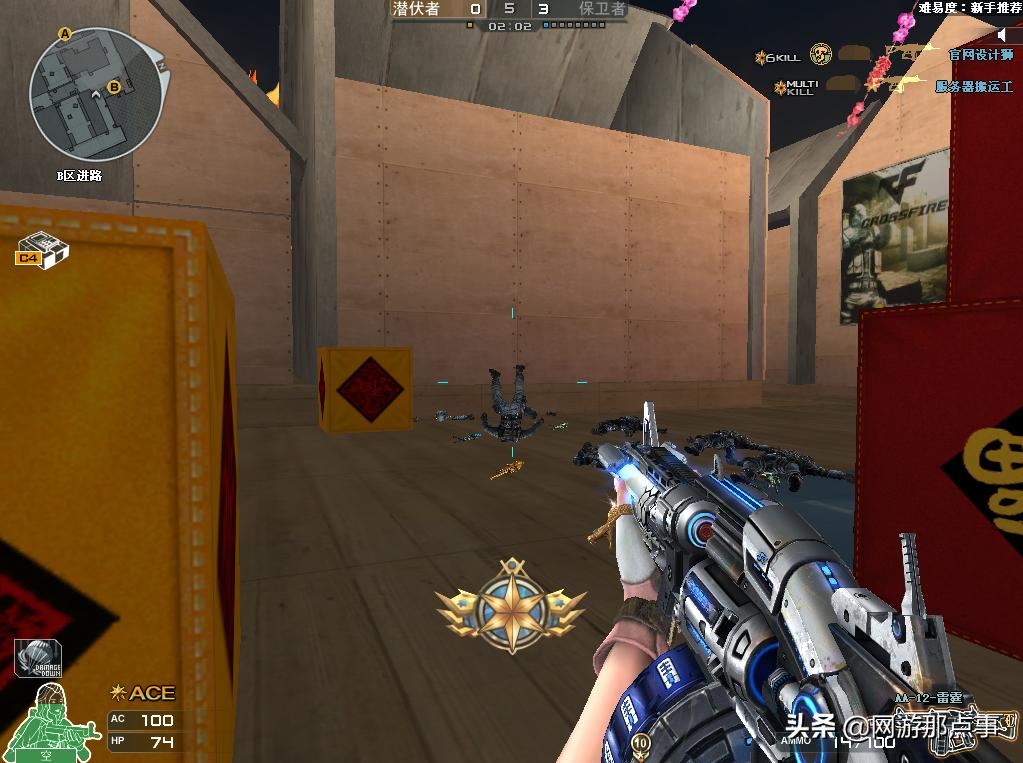This screenshot has width=1023, height=763.
Task: Click the round headshot icon in kill feed
Action: point(821,54)
